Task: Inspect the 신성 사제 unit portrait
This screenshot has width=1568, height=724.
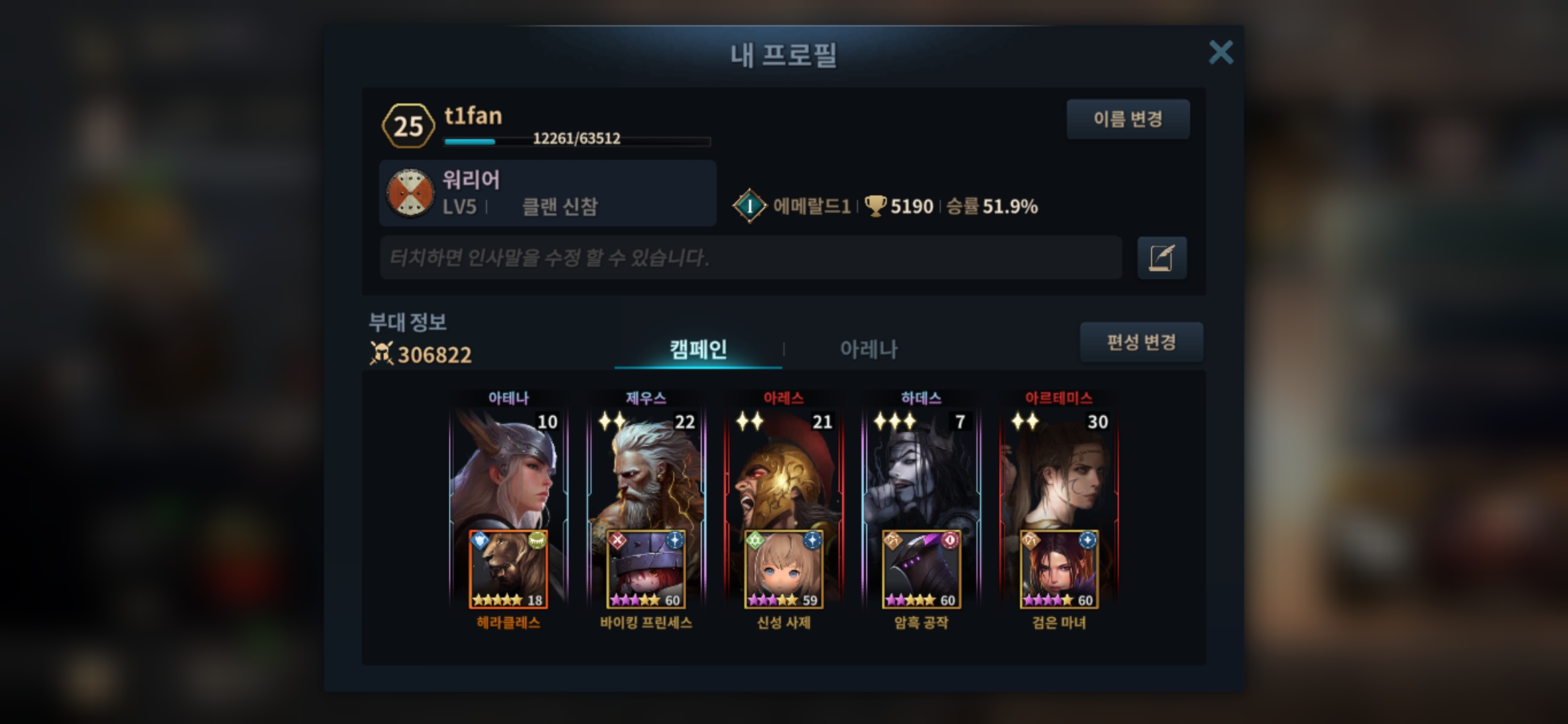Action: tap(783, 570)
